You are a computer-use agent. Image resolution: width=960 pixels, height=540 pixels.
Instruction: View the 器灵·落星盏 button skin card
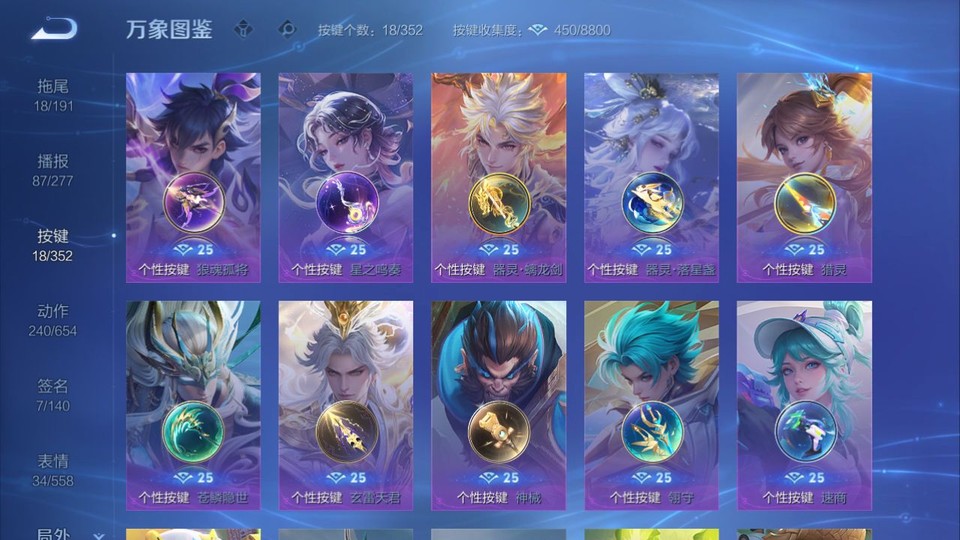coord(651,177)
